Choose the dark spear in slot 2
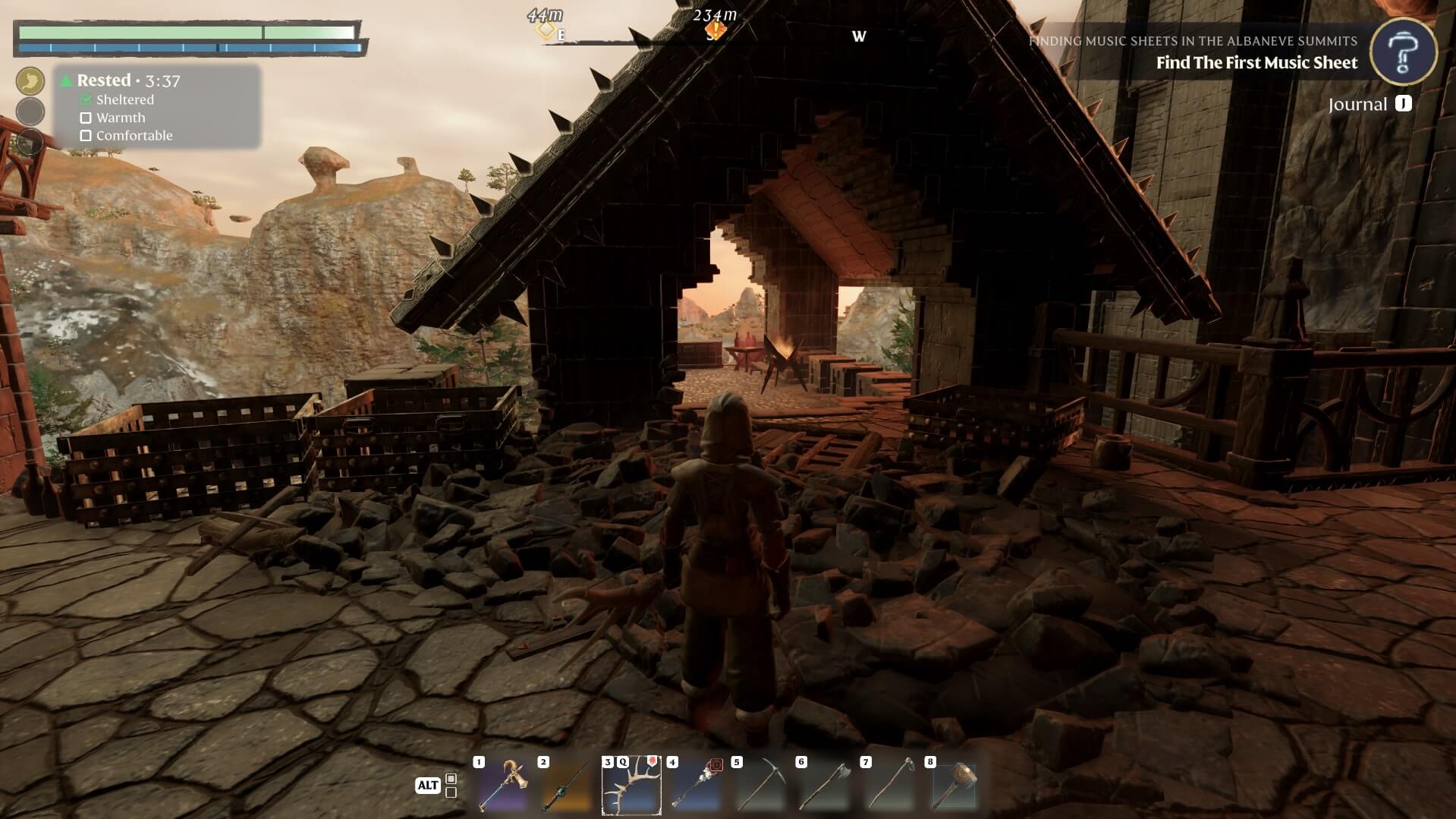Screen dimensions: 1456x819 tap(567, 786)
